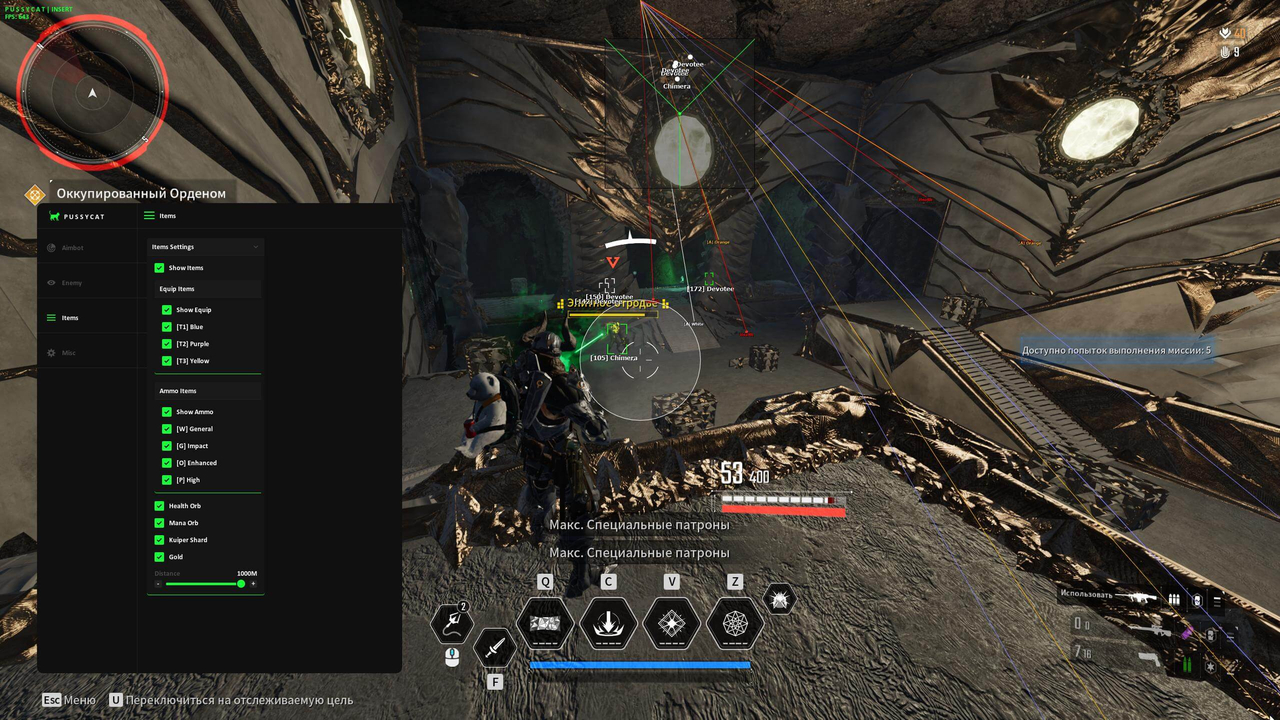
Task: Uncheck the Show Items checkbox
Action: 159,267
